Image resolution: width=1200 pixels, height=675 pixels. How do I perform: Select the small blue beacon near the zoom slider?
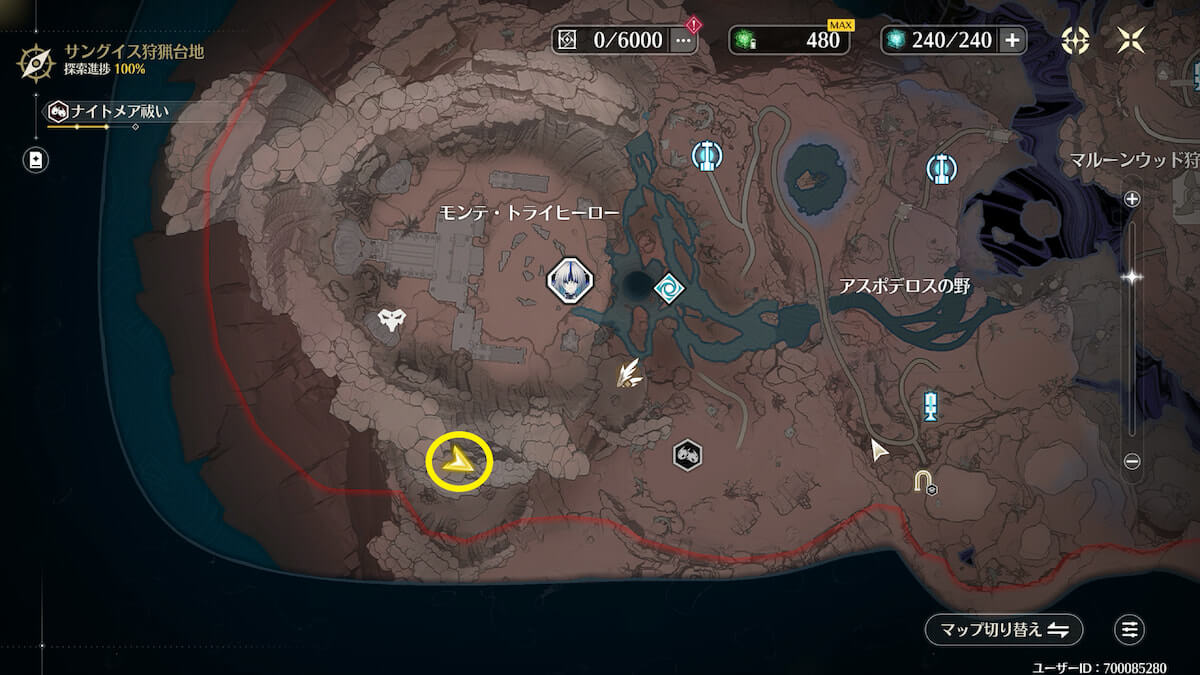tap(931, 406)
